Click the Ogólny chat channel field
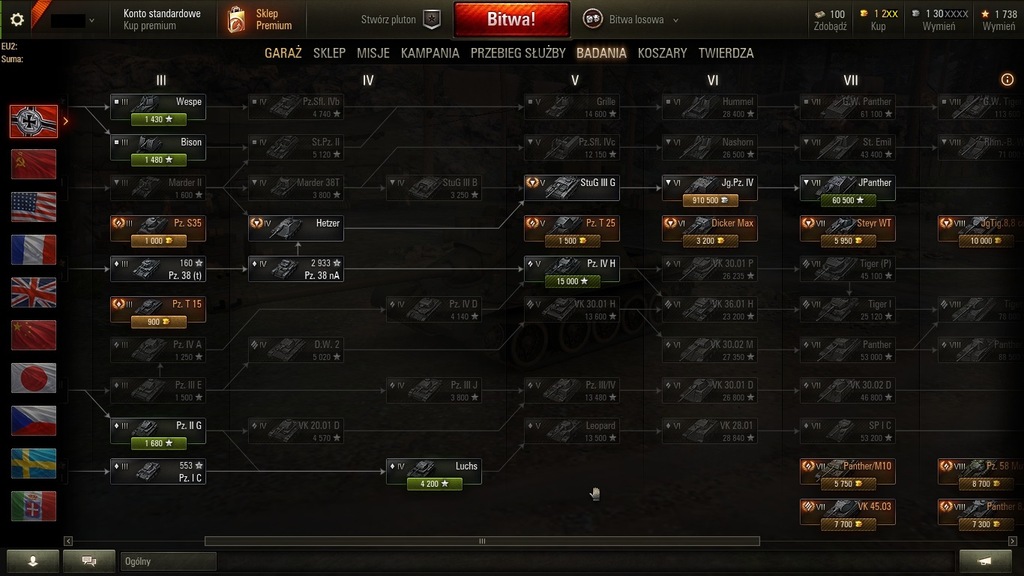The width and height of the screenshot is (1024, 576). 167,562
